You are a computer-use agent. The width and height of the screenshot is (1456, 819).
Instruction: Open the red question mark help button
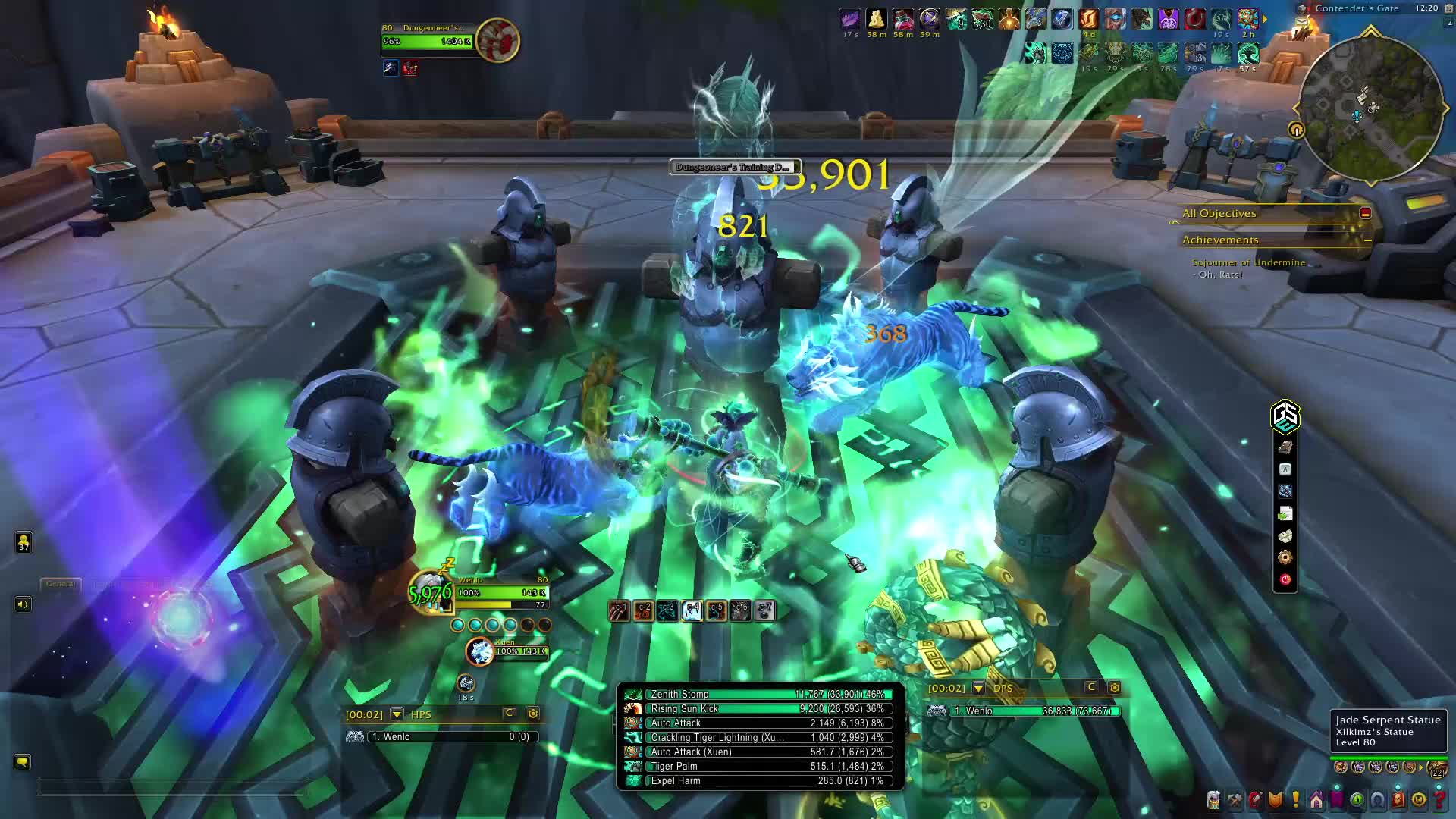click(1439, 800)
